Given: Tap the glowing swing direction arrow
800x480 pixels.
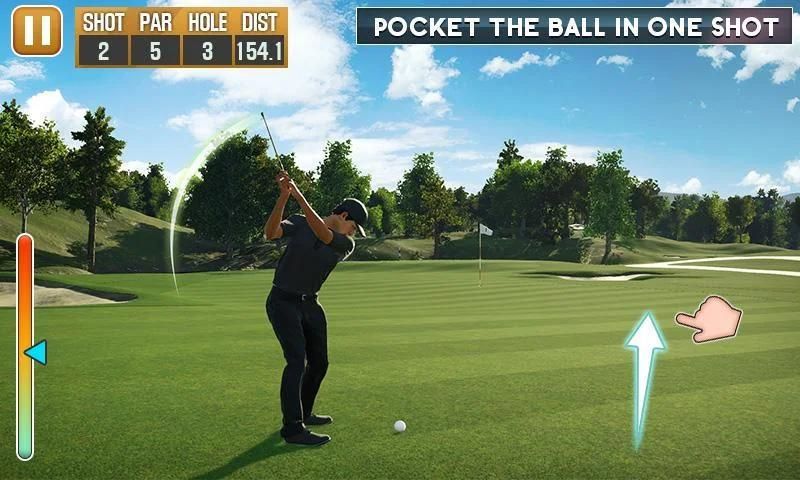Looking at the screenshot, I should 644,377.
